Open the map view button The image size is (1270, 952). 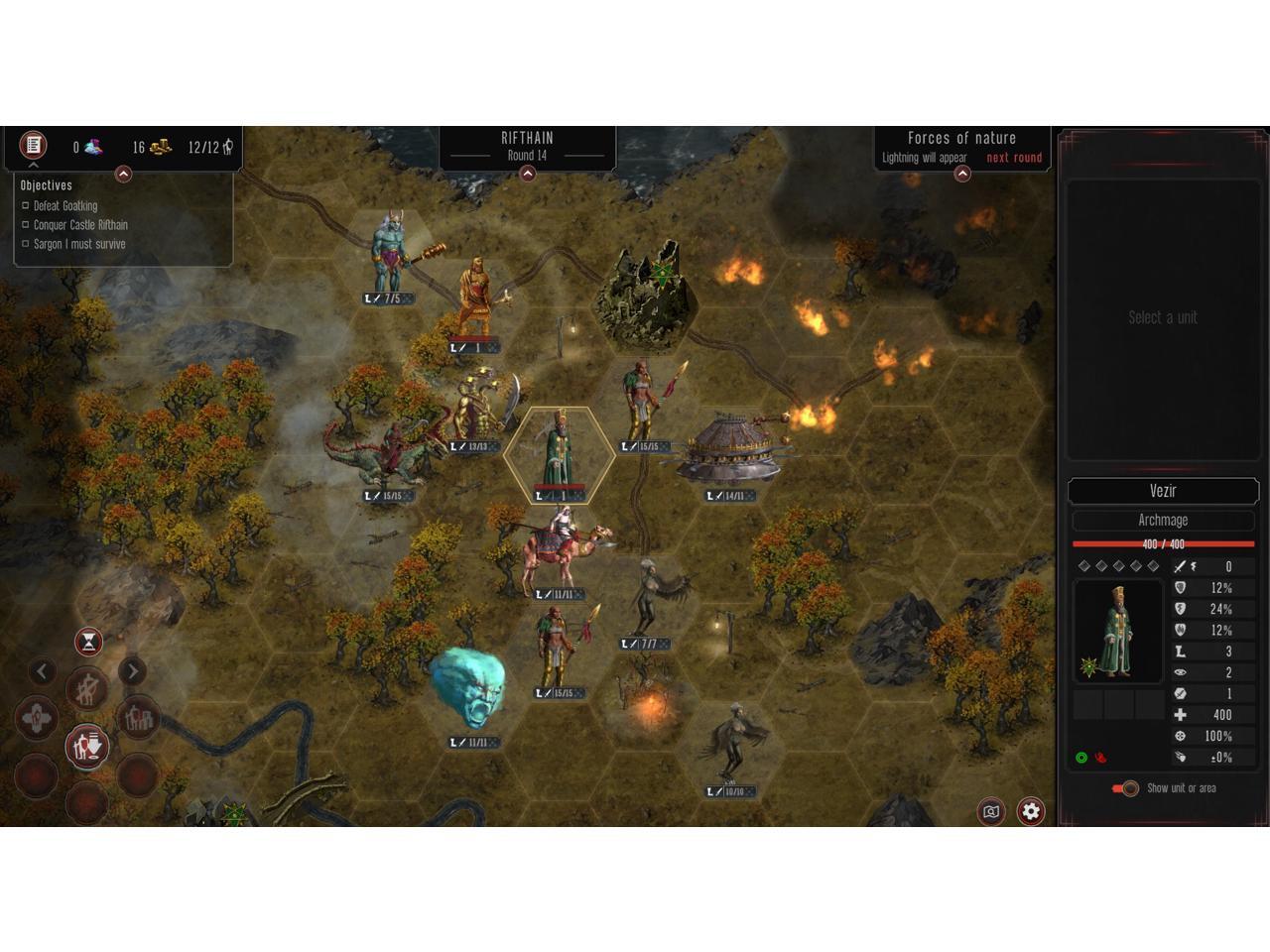pos(990,811)
